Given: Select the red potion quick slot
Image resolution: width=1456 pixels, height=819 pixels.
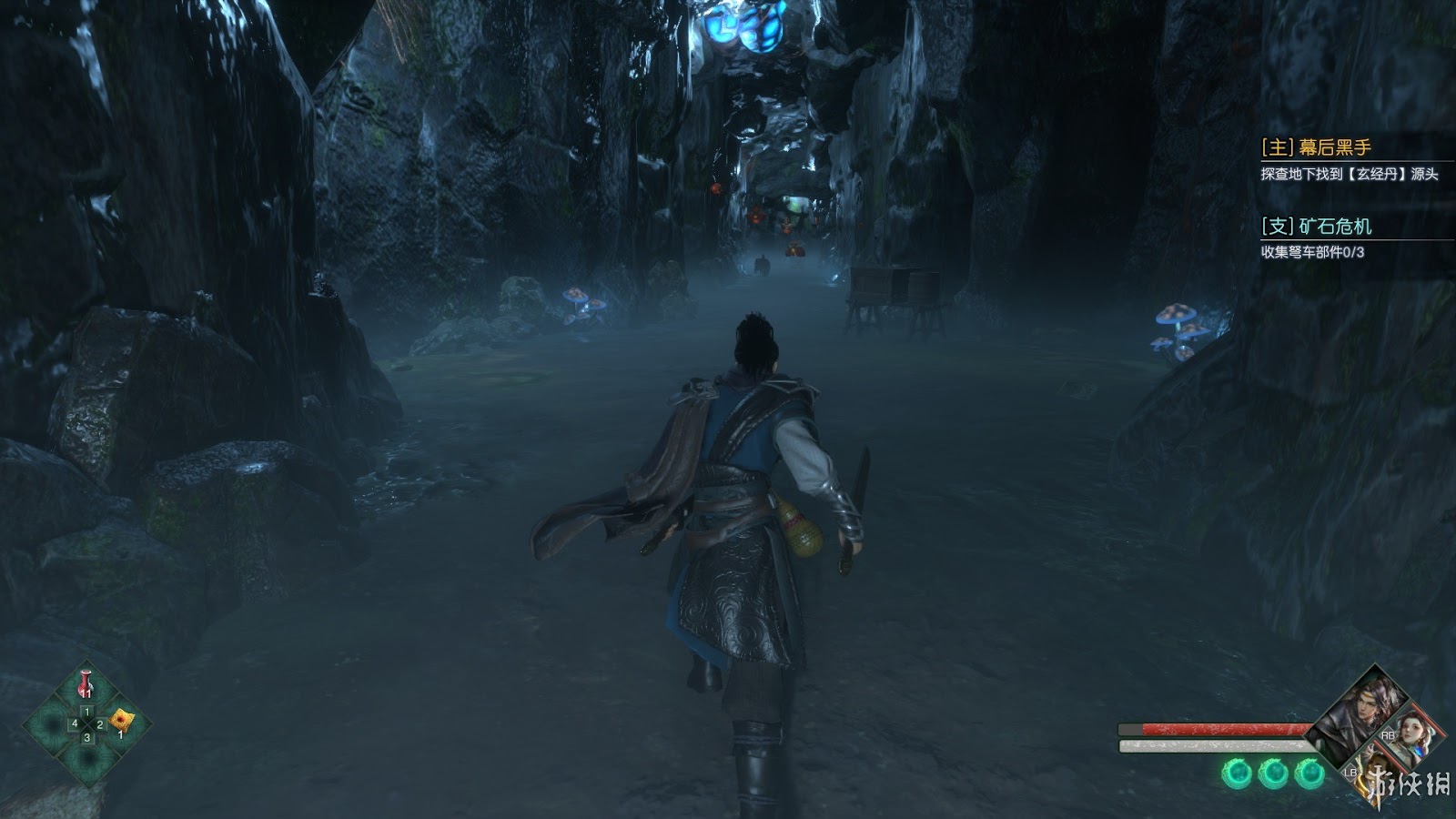Looking at the screenshot, I should [86, 685].
